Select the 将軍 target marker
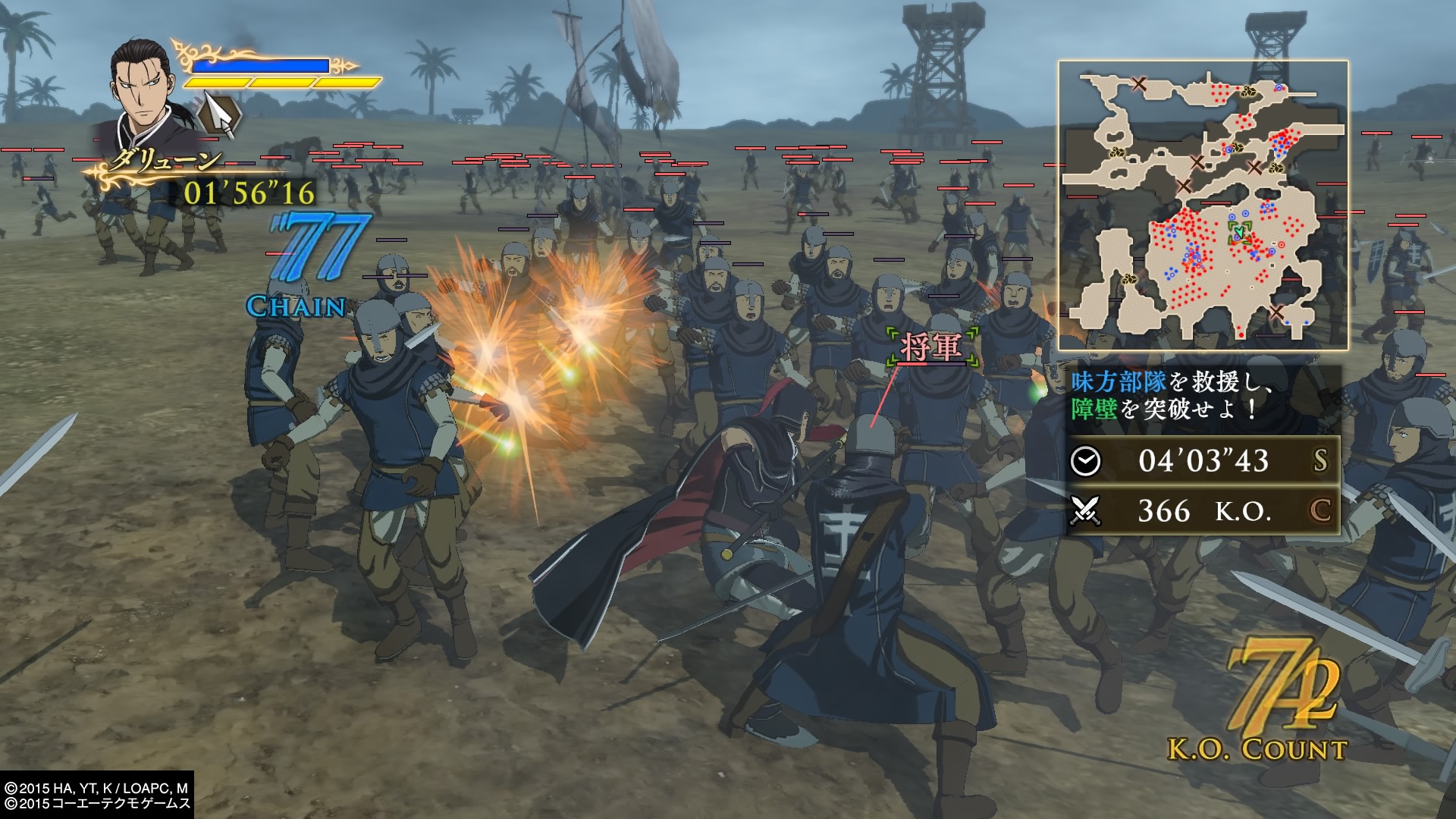Viewport: 1456px width, 819px height. [x=931, y=347]
